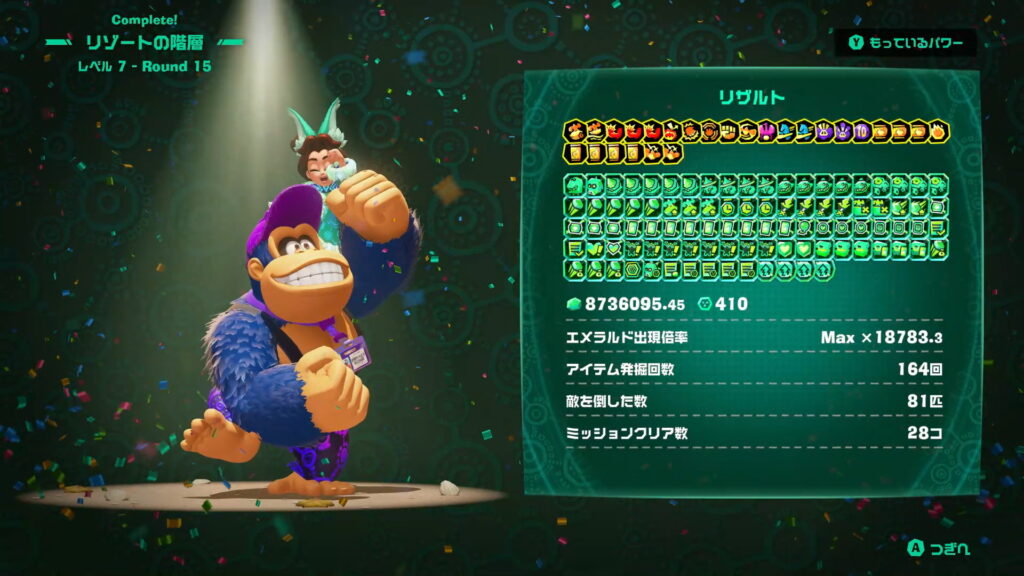Continue with the つぎへ button

938,548
